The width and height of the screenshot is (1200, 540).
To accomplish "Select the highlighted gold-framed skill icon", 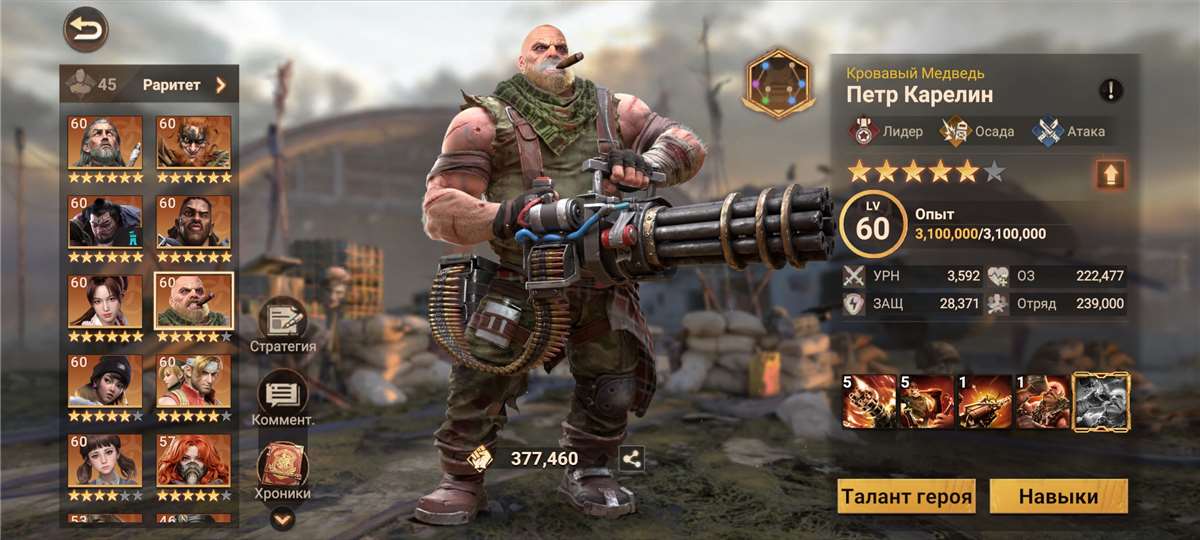I will (x=1101, y=401).
